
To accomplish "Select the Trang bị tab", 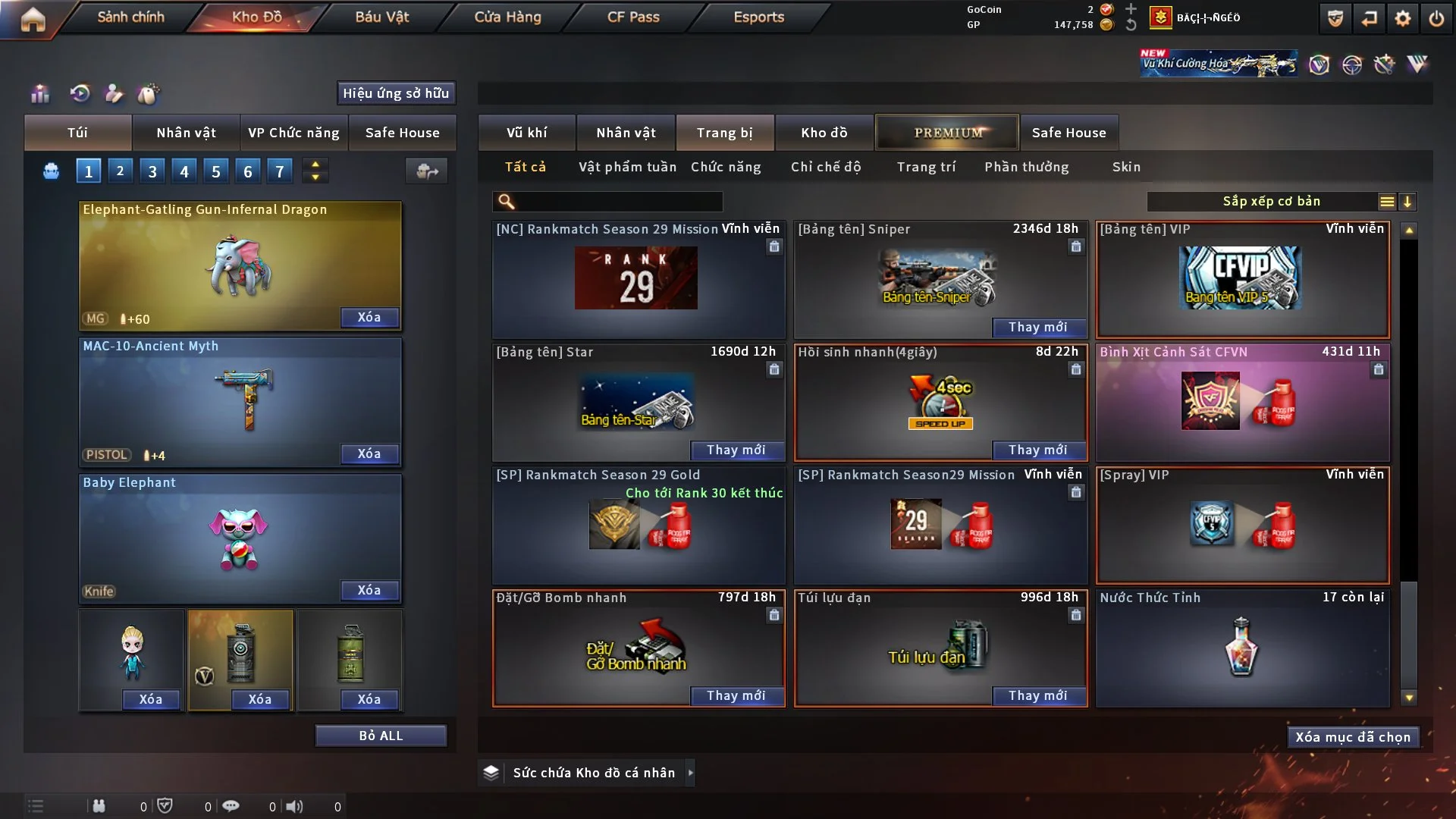I will (x=724, y=133).
